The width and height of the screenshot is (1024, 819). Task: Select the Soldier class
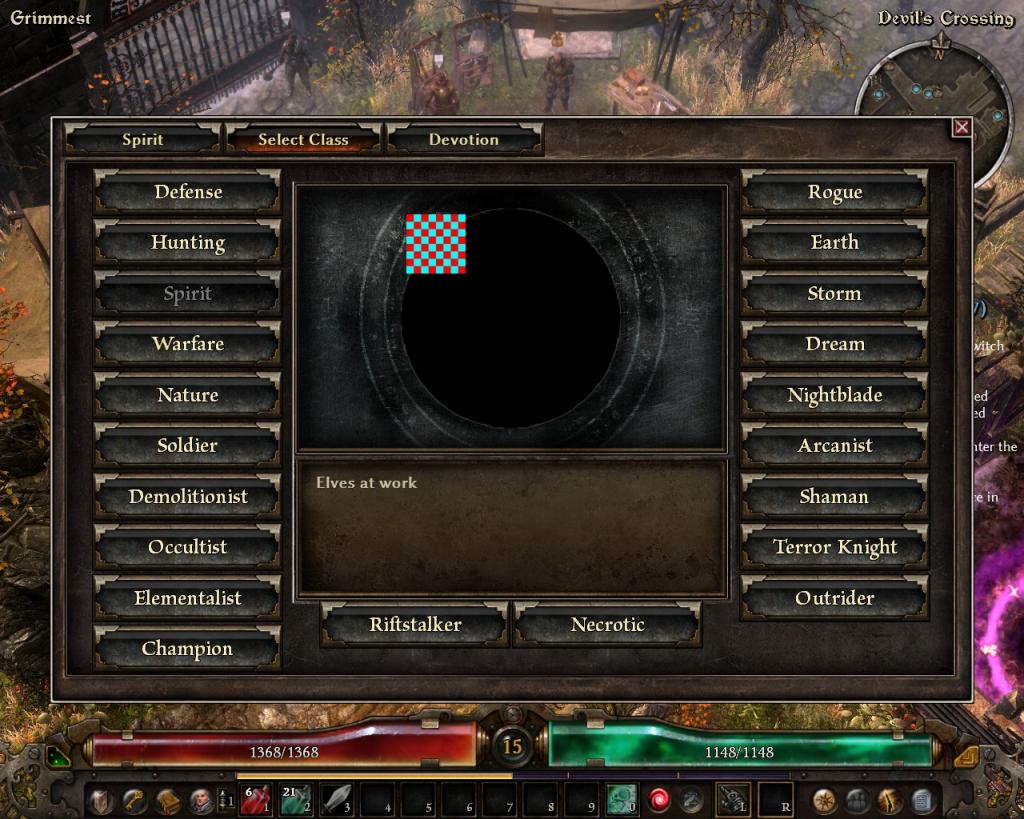[187, 446]
